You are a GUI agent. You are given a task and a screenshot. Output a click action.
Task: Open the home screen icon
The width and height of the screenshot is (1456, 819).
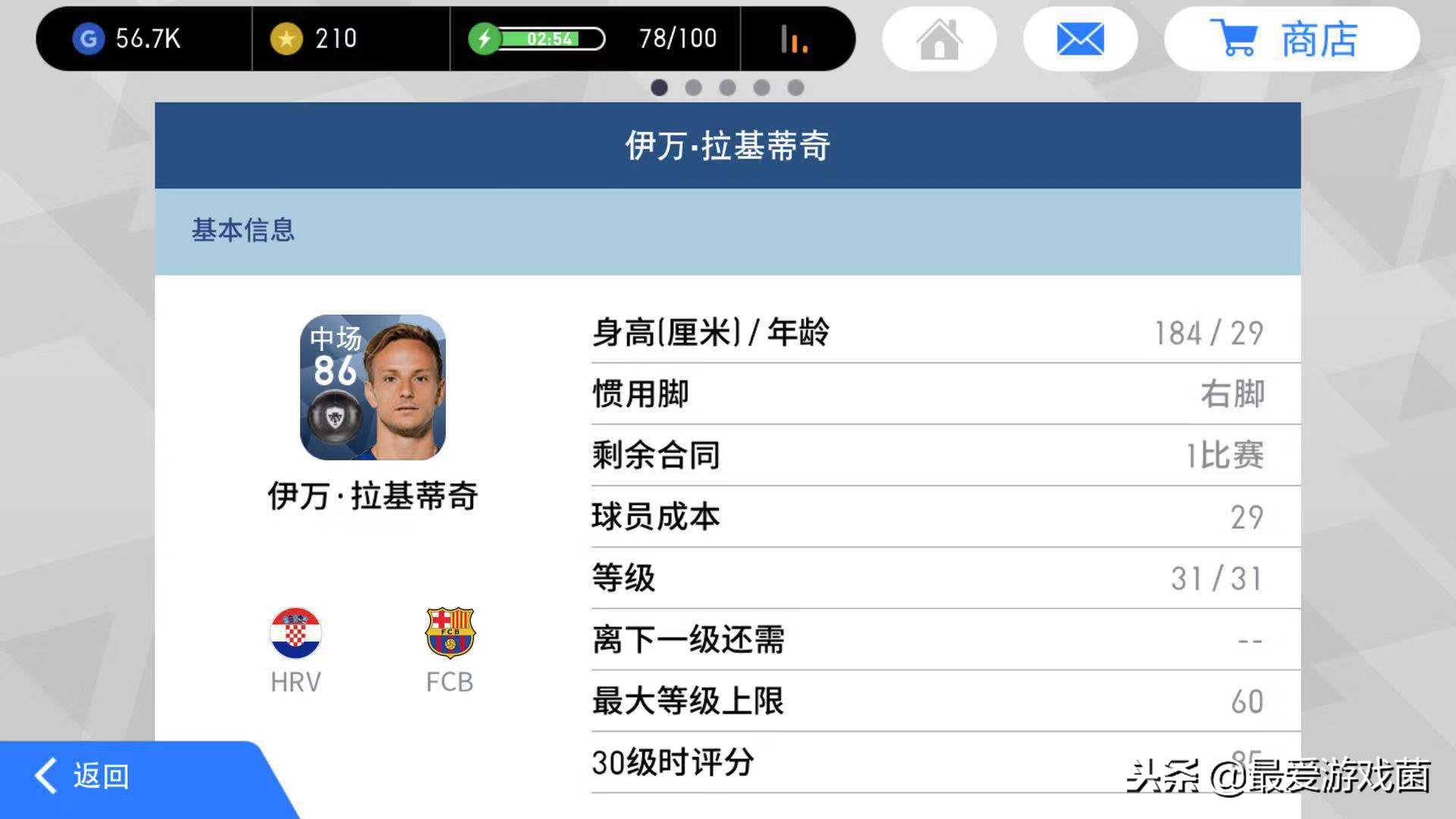939,39
